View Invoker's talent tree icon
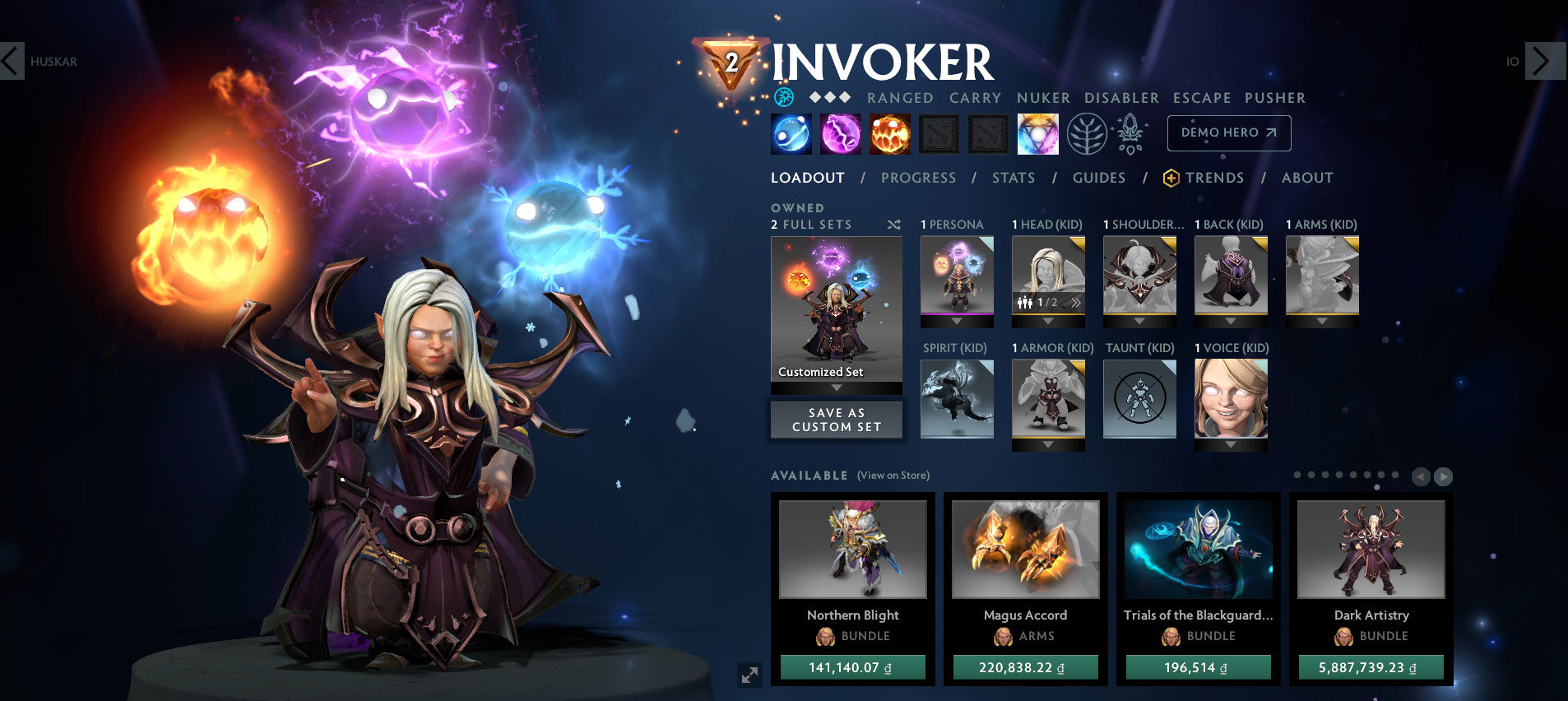The width and height of the screenshot is (1568, 701). (x=1088, y=133)
